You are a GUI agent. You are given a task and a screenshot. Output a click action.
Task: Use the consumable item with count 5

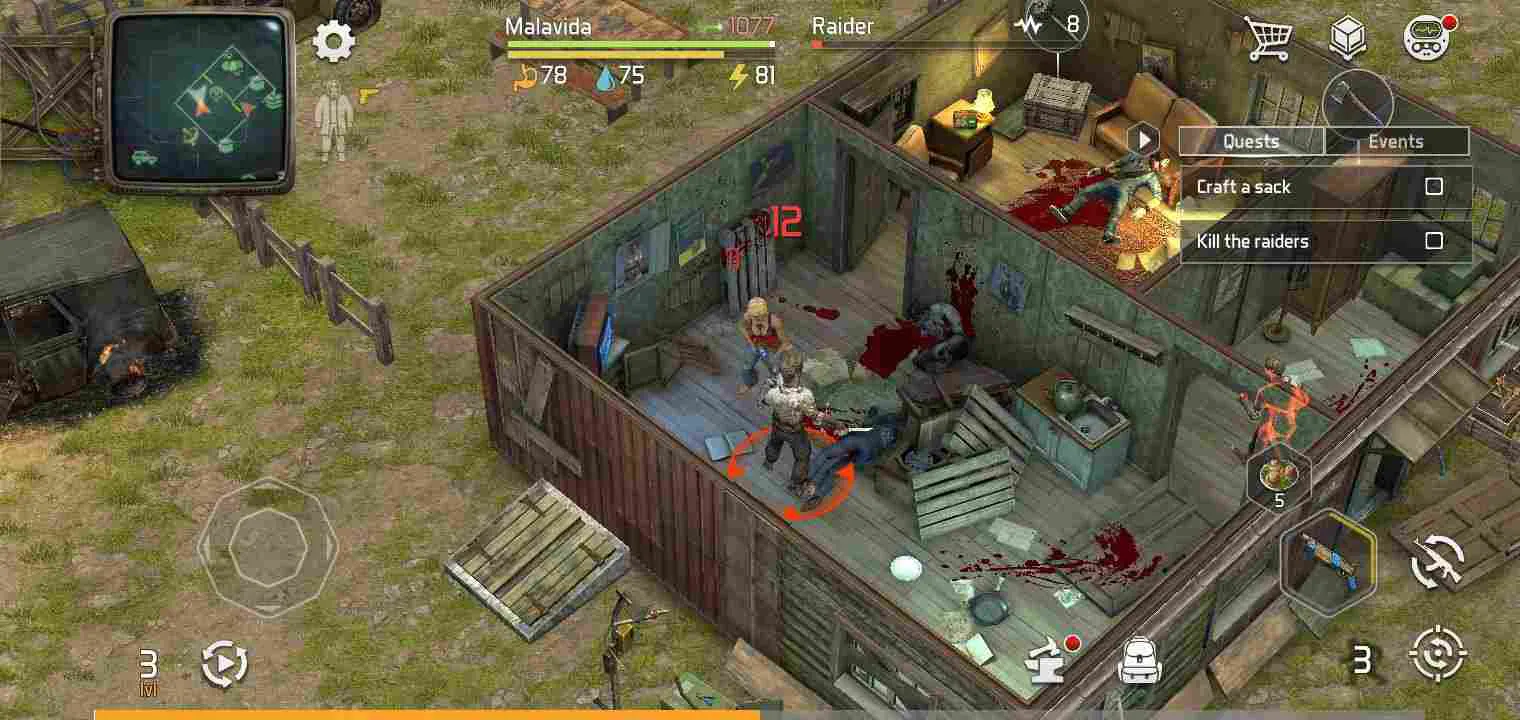1279,477
